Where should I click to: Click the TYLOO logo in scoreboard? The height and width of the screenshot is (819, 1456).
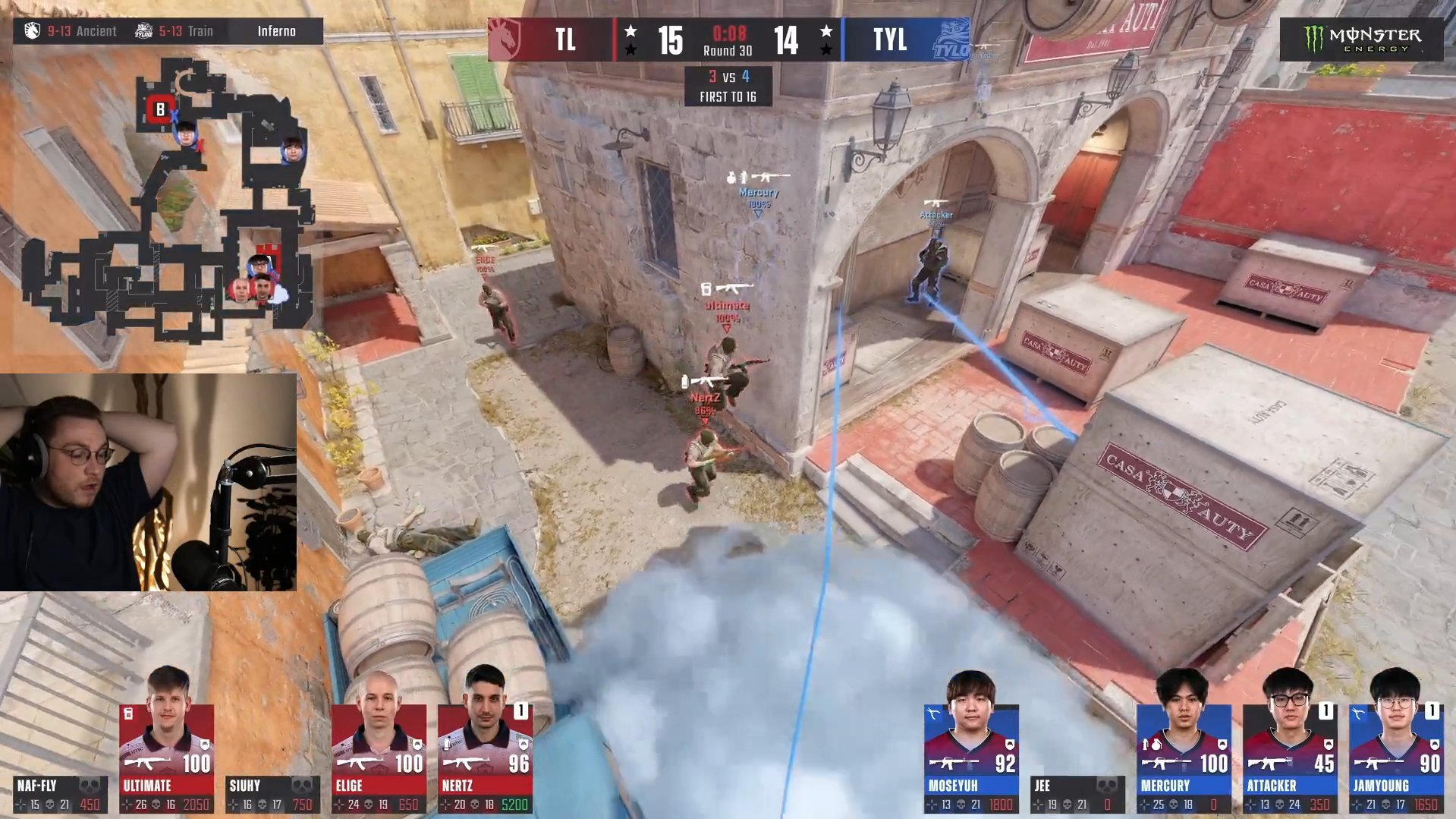point(950,39)
